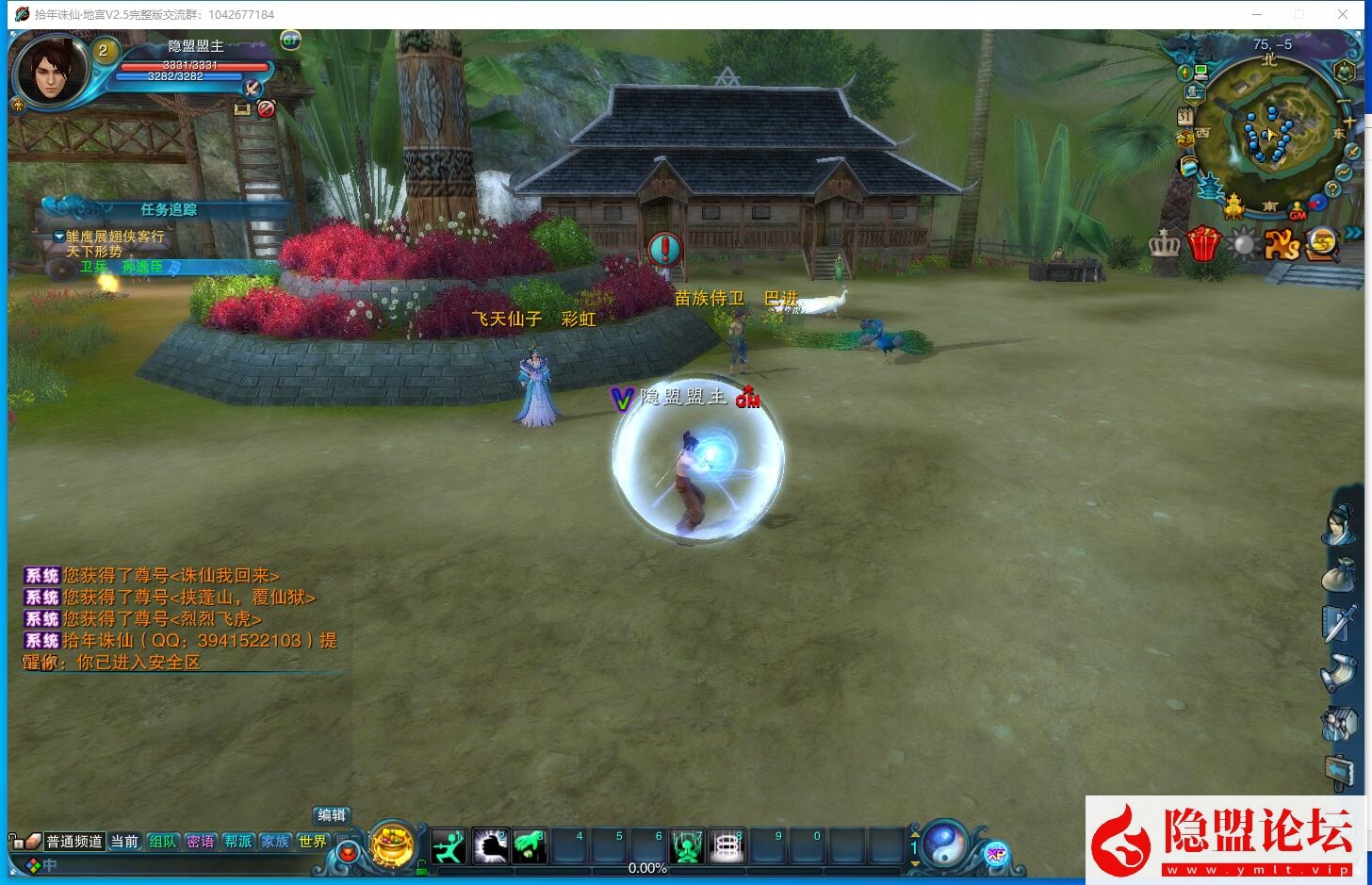Open the golden treasure pot icon
Screen dimensions: 1372x885
click(392, 844)
